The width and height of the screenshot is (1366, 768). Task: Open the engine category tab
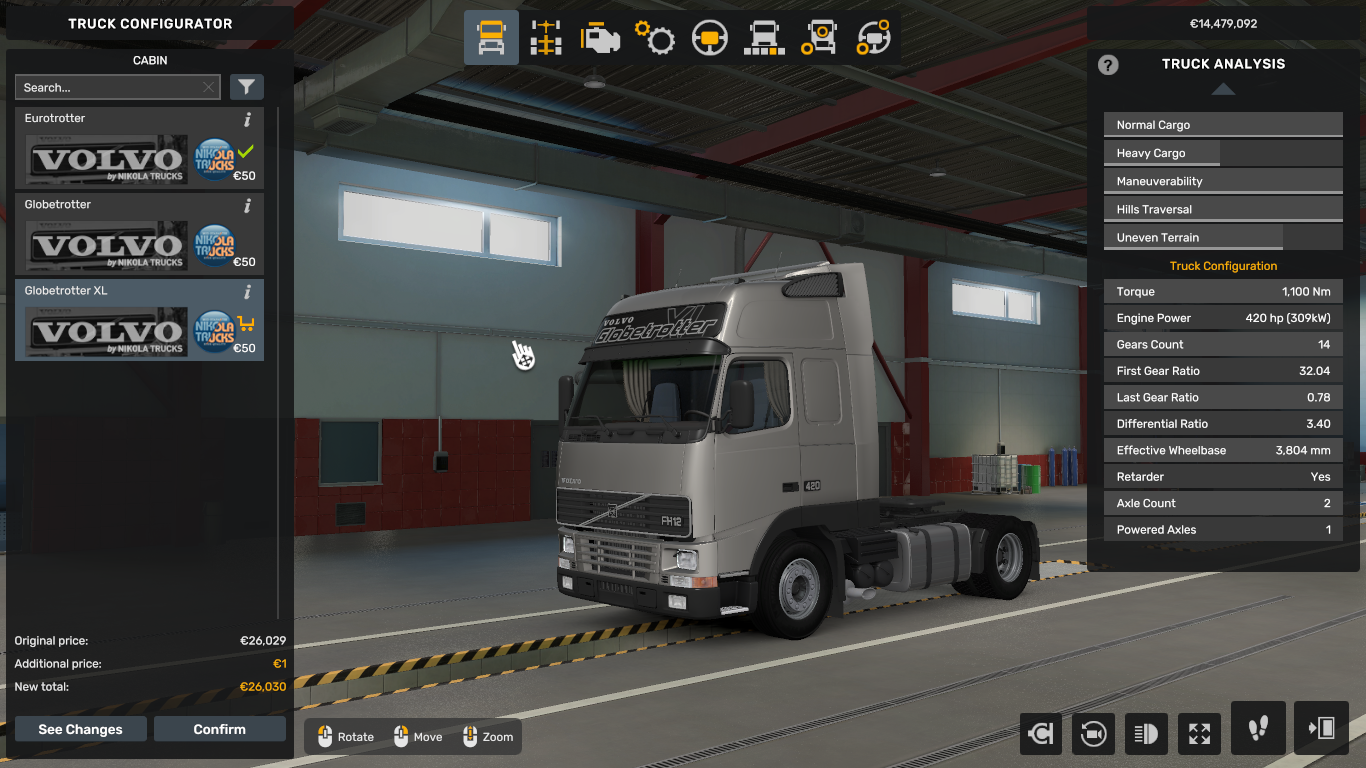click(601, 38)
